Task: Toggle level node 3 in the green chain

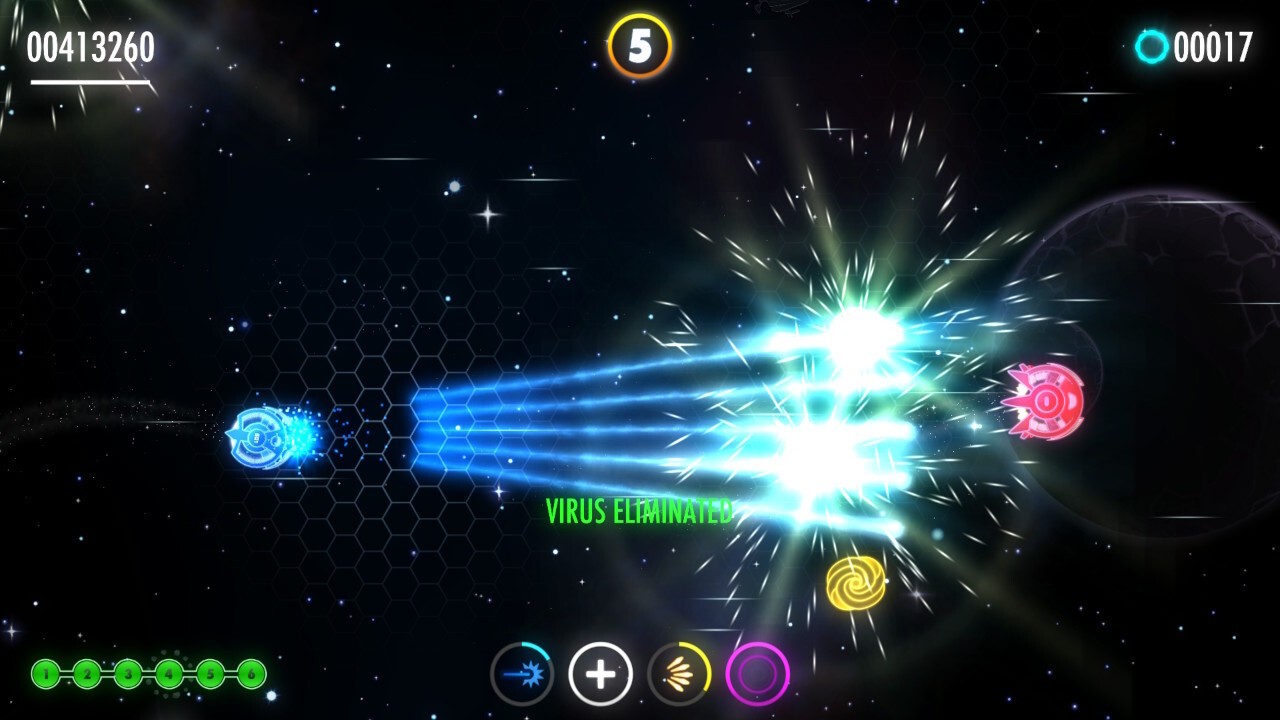Action: (129, 674)
